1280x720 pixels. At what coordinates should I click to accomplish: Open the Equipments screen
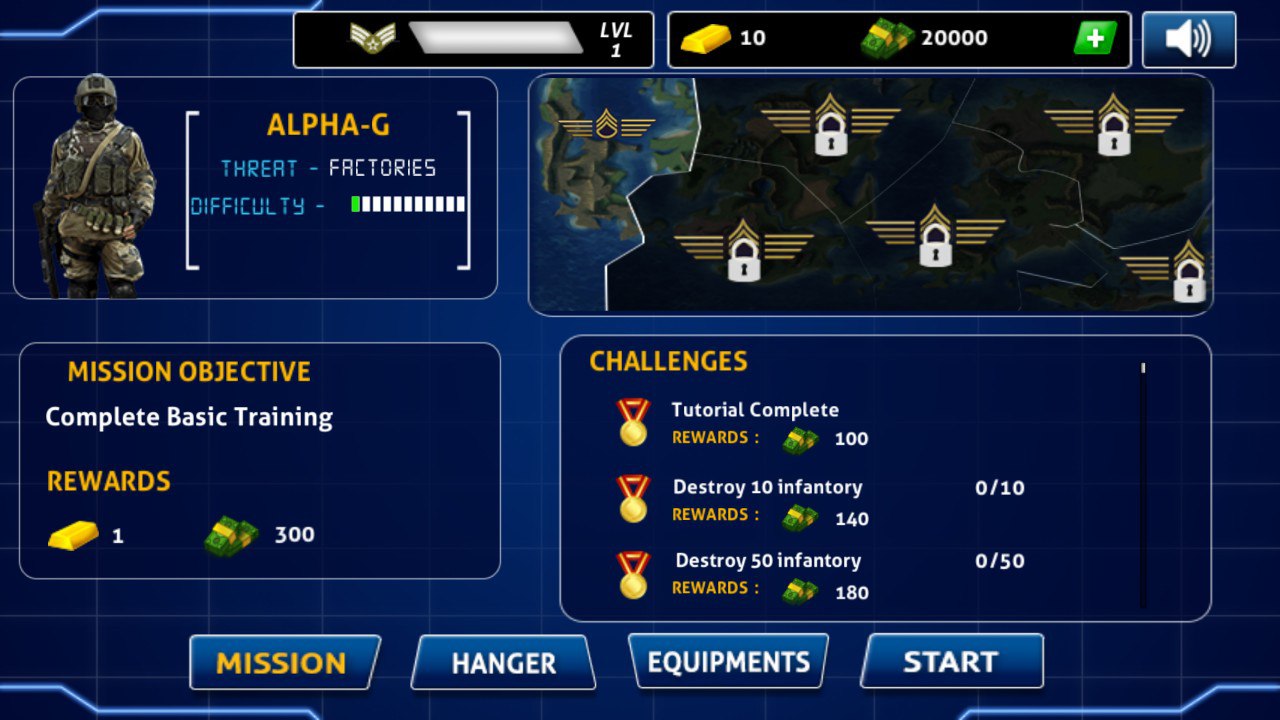tap(728, 662)
